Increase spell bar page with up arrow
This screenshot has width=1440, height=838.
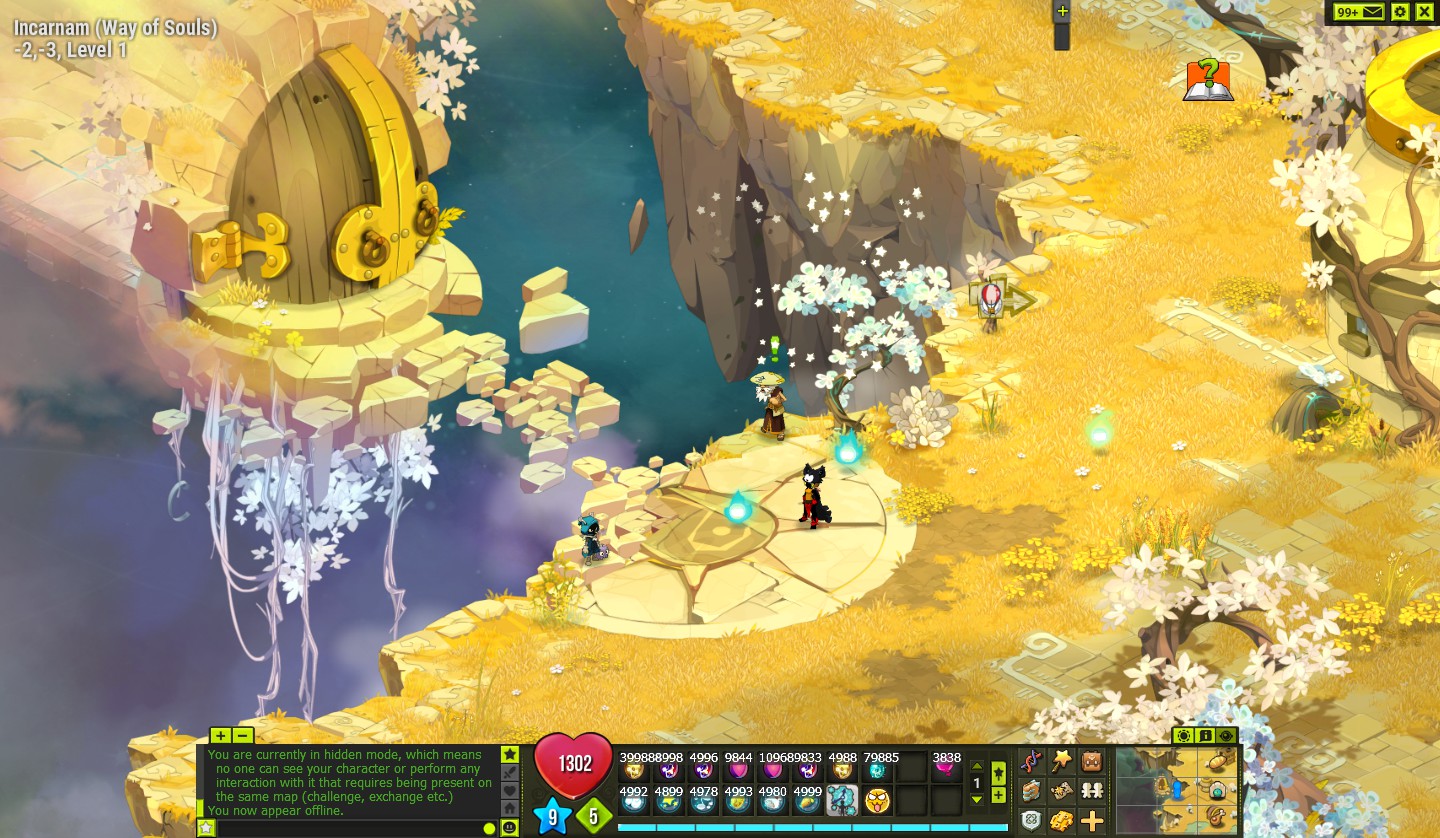tap(977, 766)
